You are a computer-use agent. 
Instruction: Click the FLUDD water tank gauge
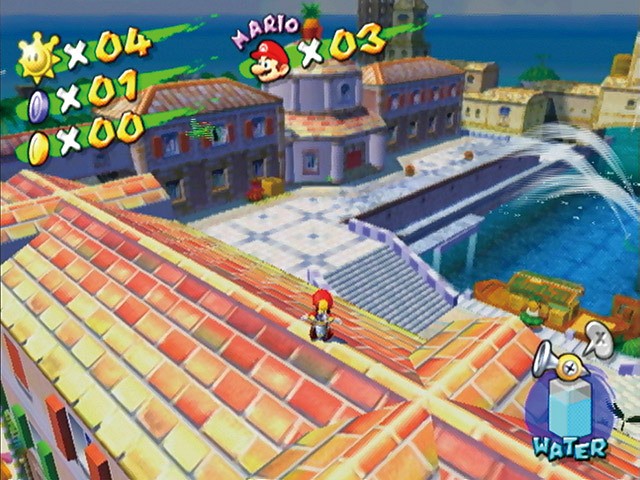tap(571, 405)
